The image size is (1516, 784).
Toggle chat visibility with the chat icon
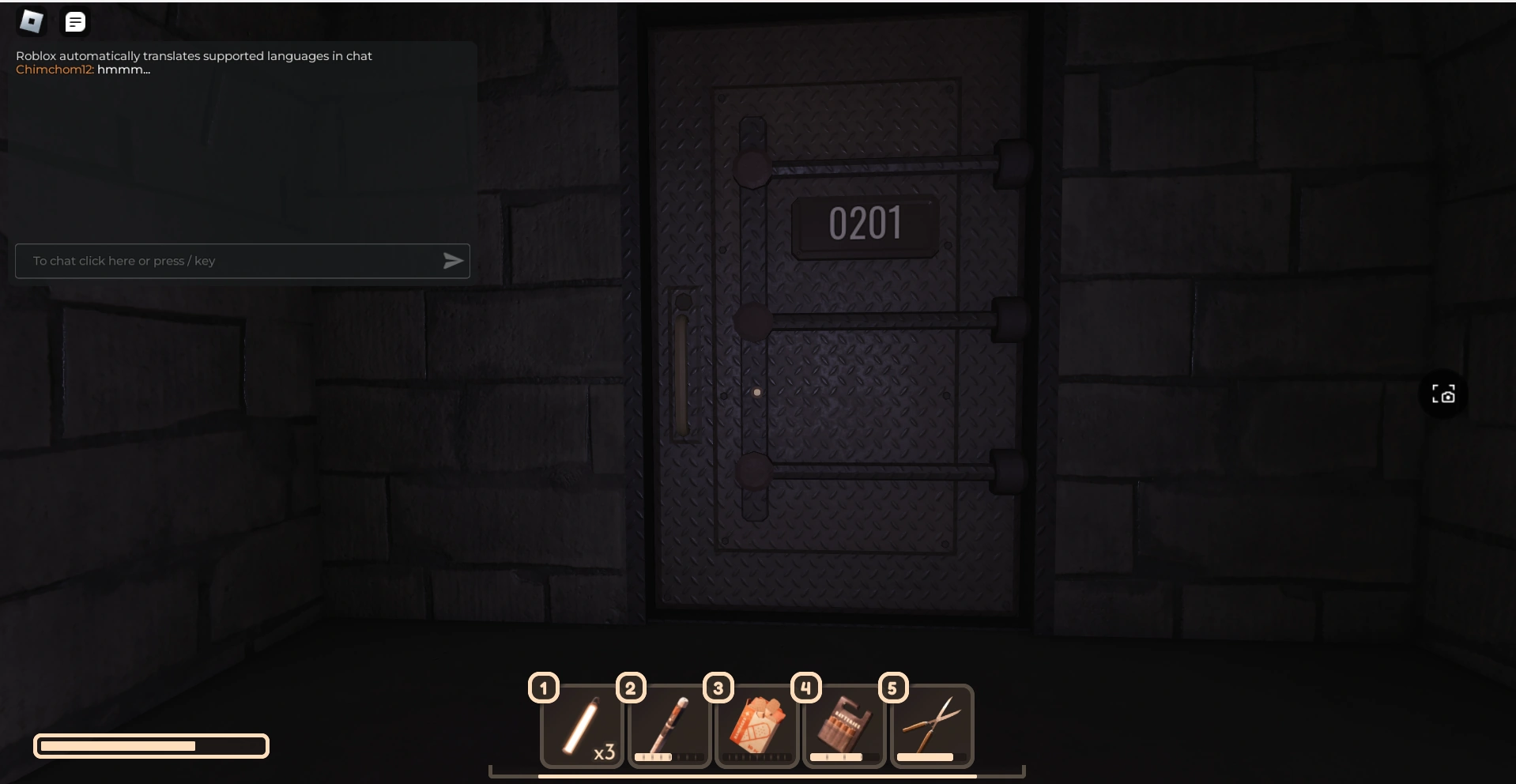pyautogui.click(x=75, y=21)
